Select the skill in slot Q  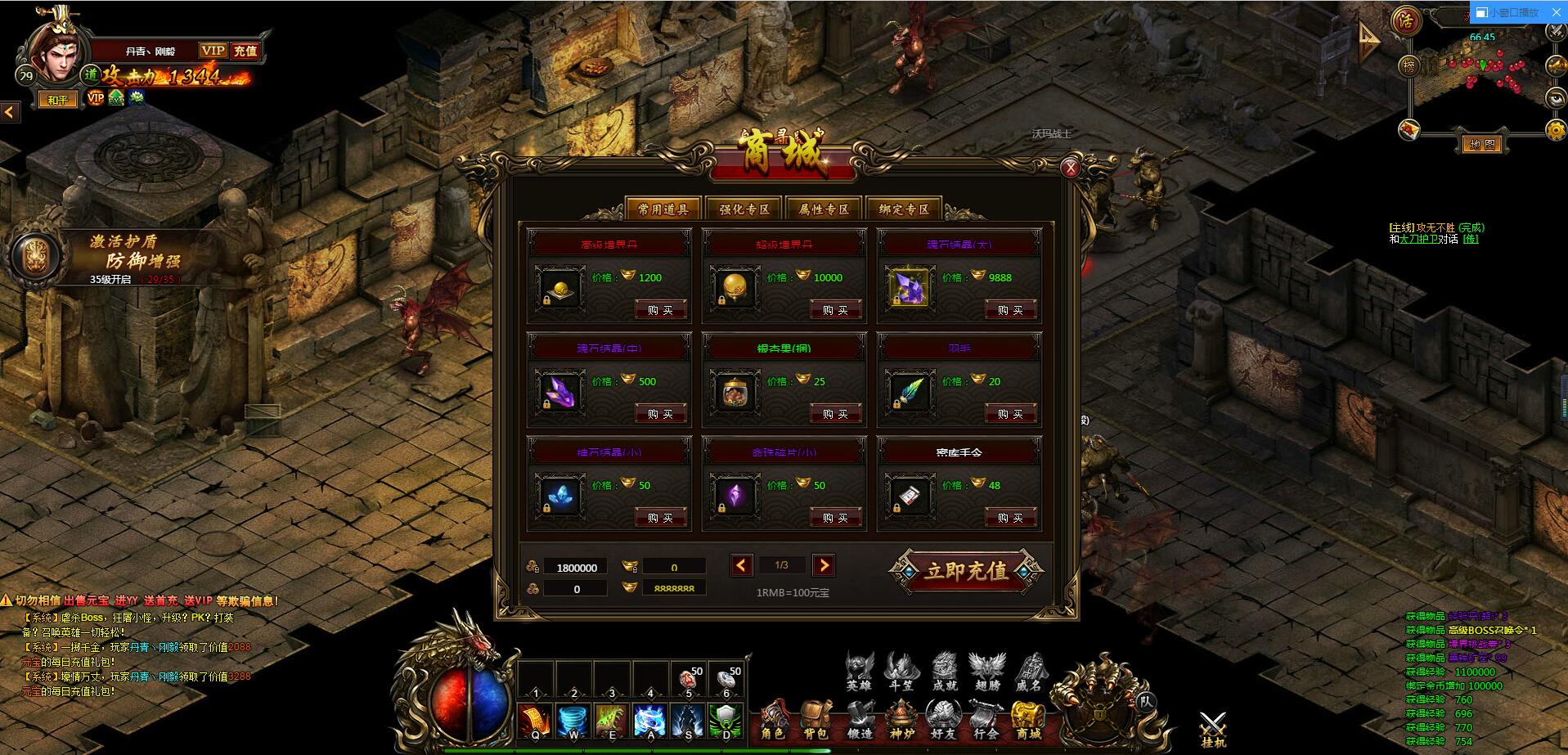tap(536, 720)
